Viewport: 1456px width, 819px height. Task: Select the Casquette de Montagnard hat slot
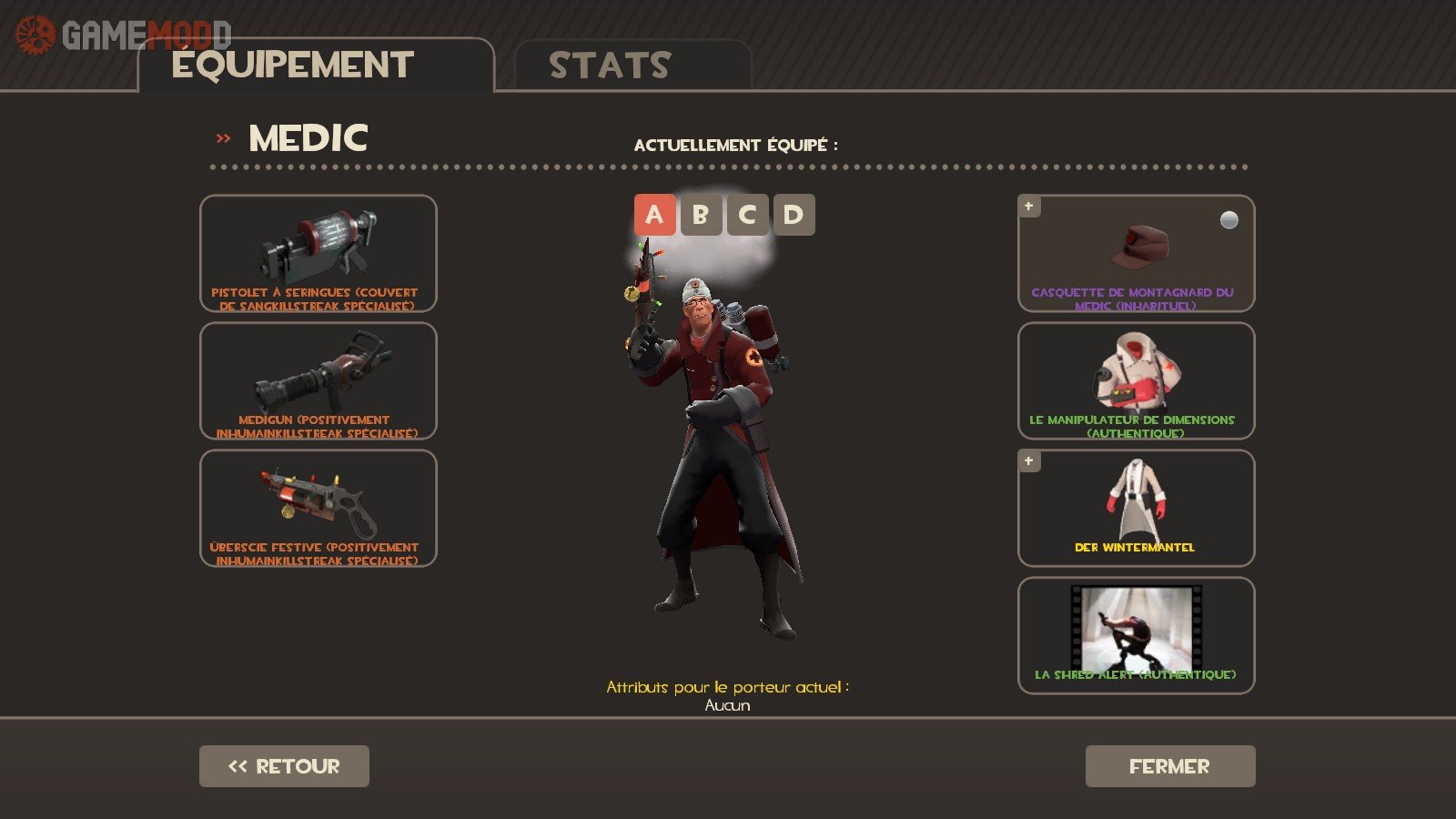point(1136,253)
